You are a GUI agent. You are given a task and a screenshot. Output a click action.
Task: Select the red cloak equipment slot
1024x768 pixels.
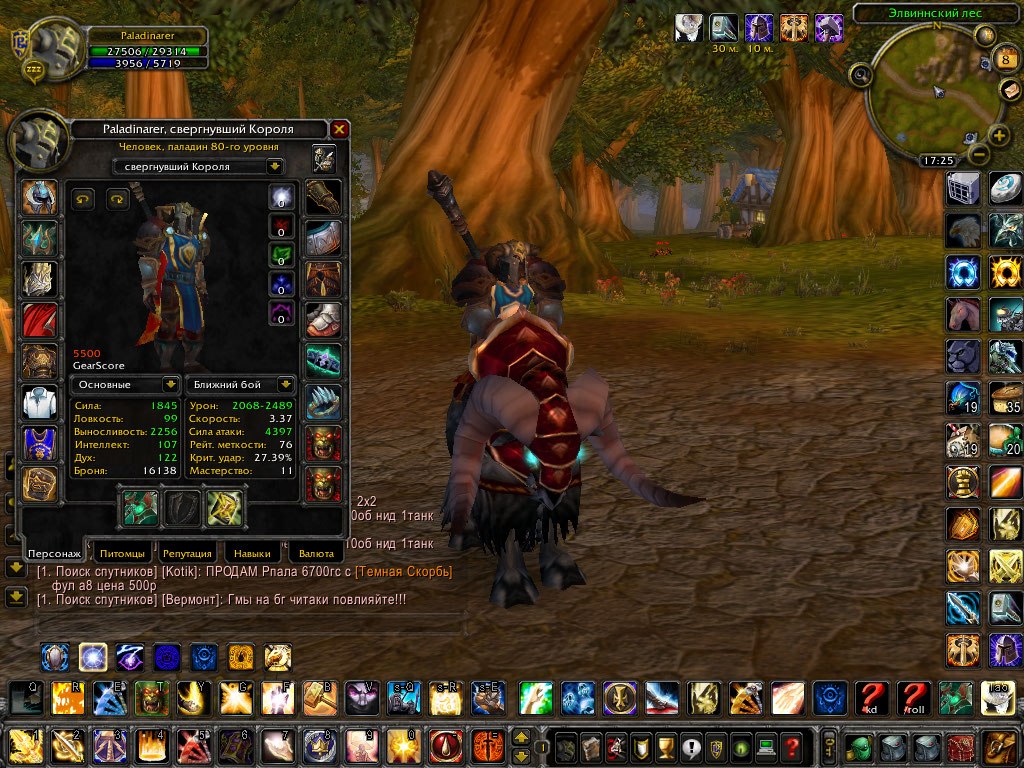tap(40, 319)
